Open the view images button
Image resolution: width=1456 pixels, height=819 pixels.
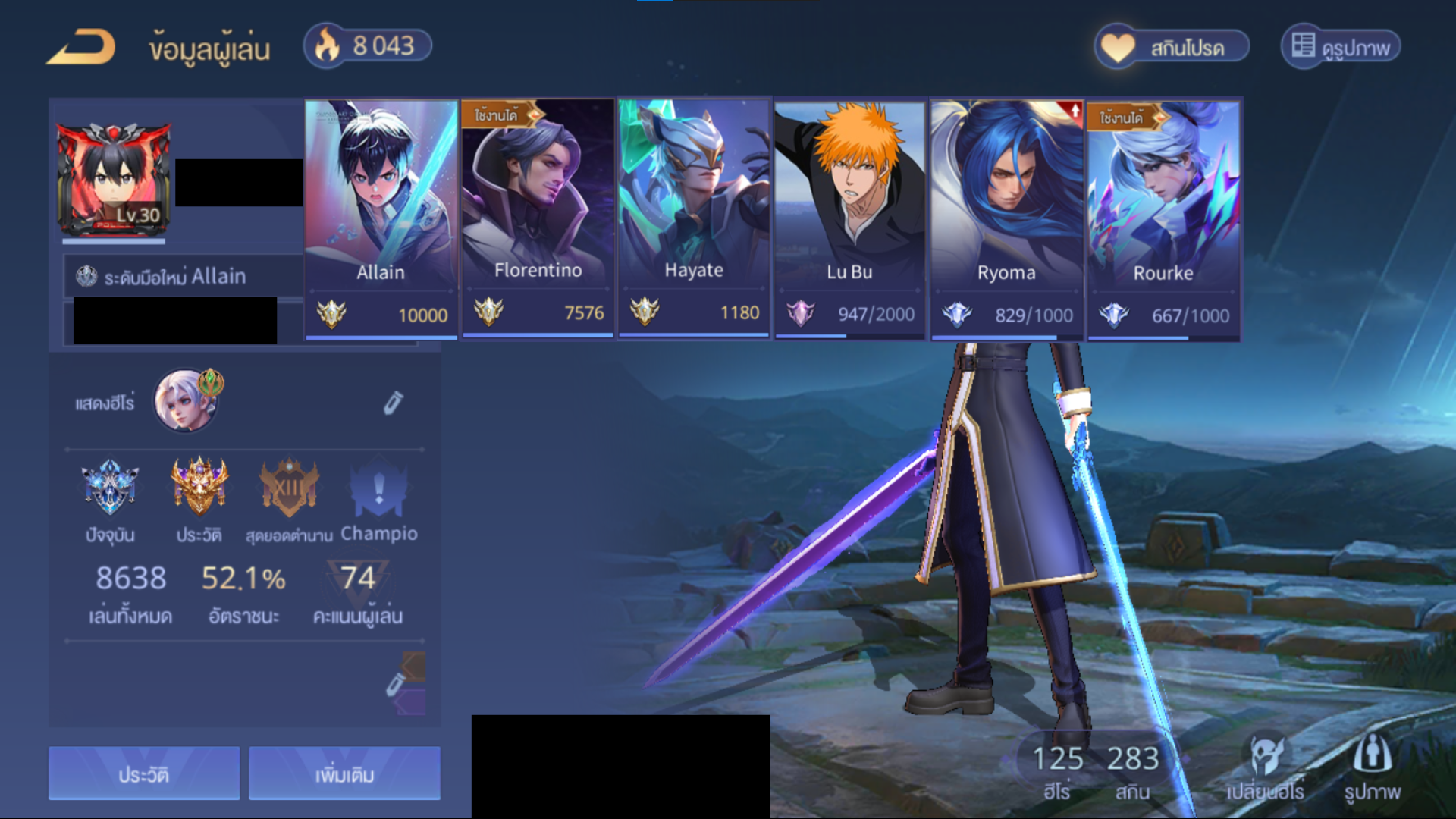[x=1341, y=47]
